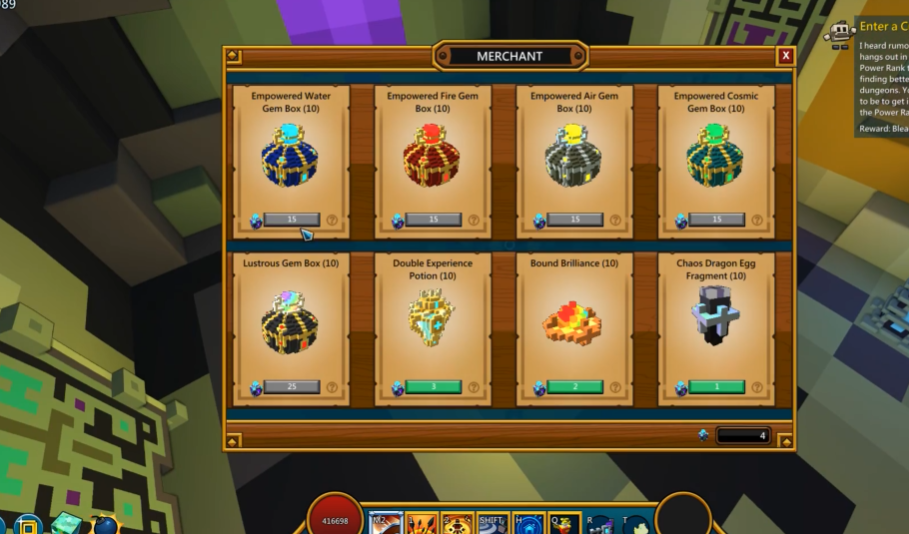Show info for Empowered Water Gem Box
Viewport: 909px width, 534px height.
(332, 220)
